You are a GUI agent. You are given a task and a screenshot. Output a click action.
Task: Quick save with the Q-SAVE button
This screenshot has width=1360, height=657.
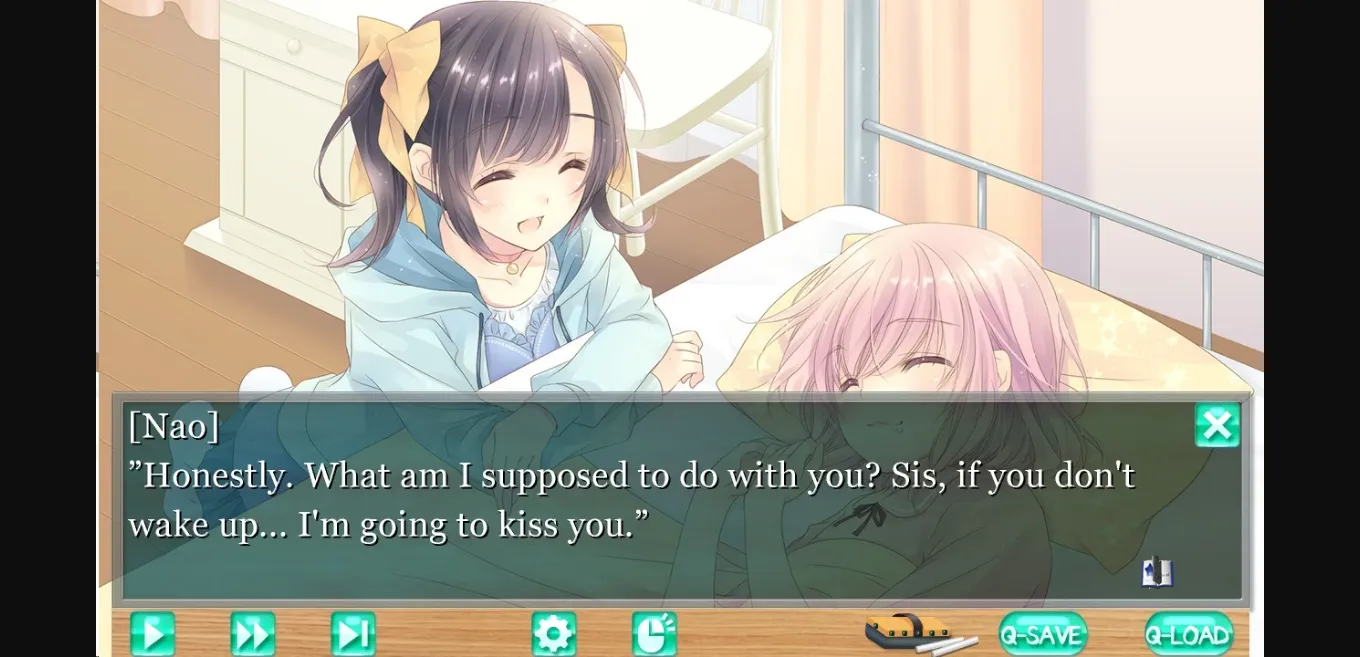(1043, 634)
